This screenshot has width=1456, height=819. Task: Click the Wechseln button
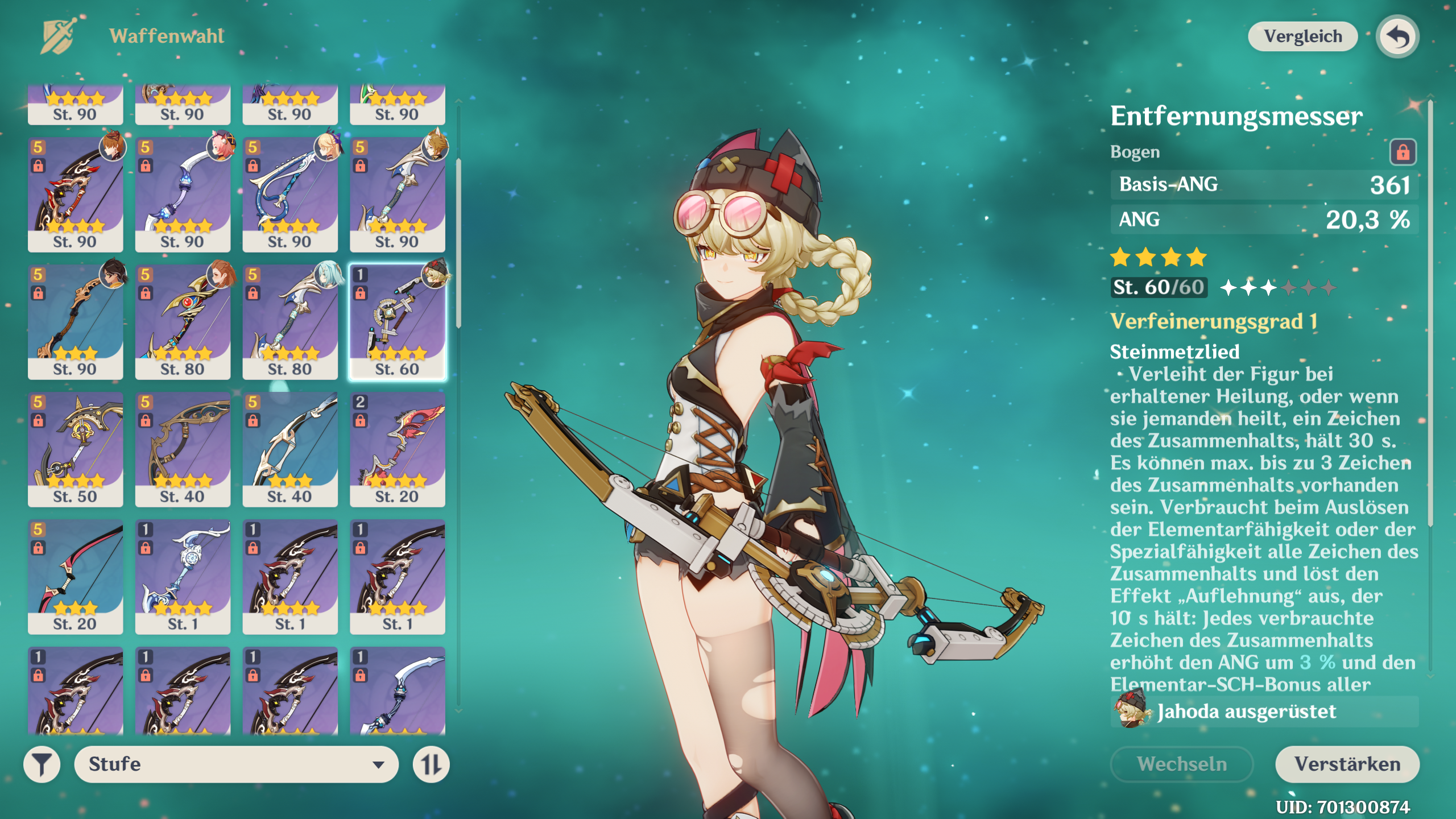(x=1182, y=764)
